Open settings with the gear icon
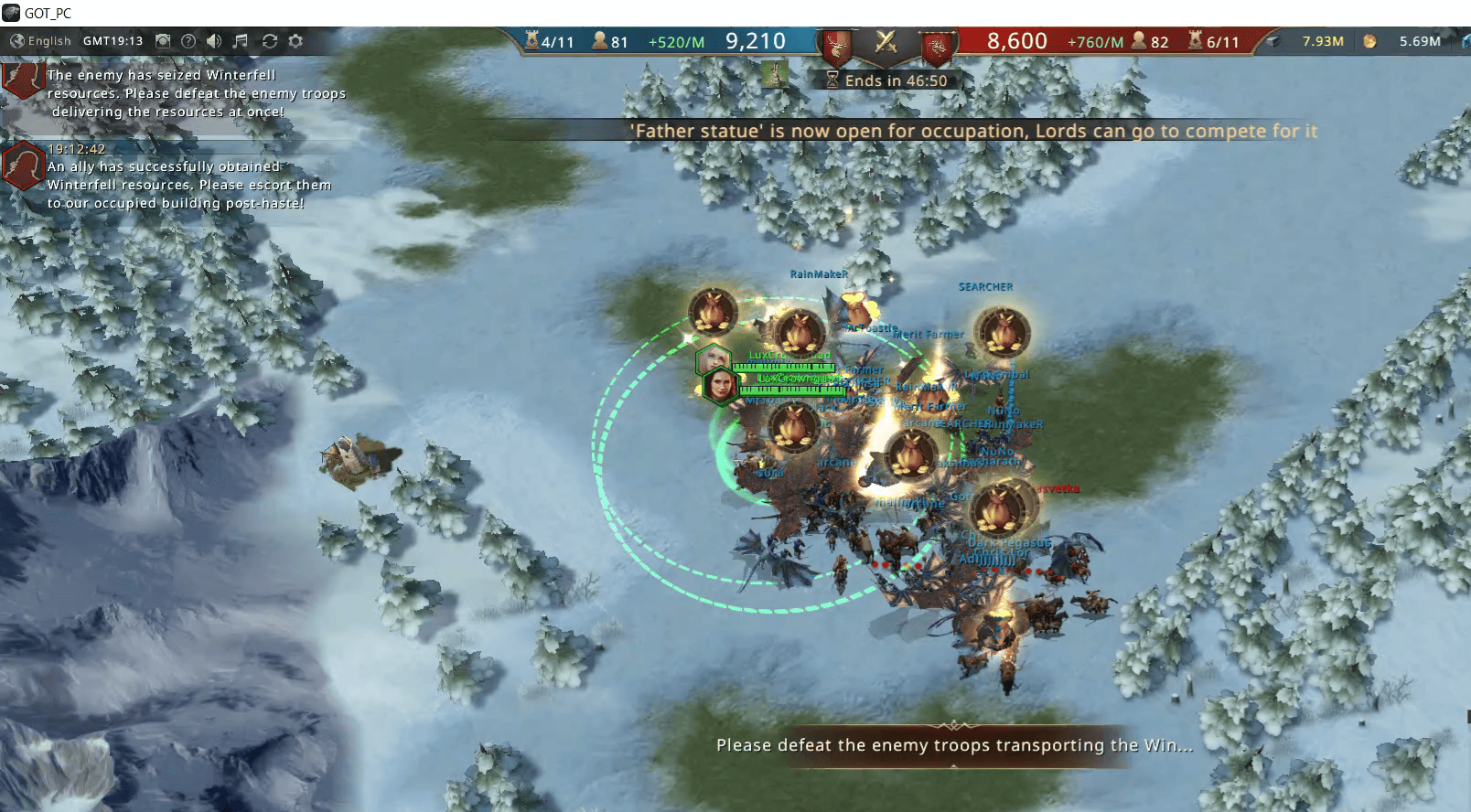This screenshot has width=1471, height=812. [295, 41]
